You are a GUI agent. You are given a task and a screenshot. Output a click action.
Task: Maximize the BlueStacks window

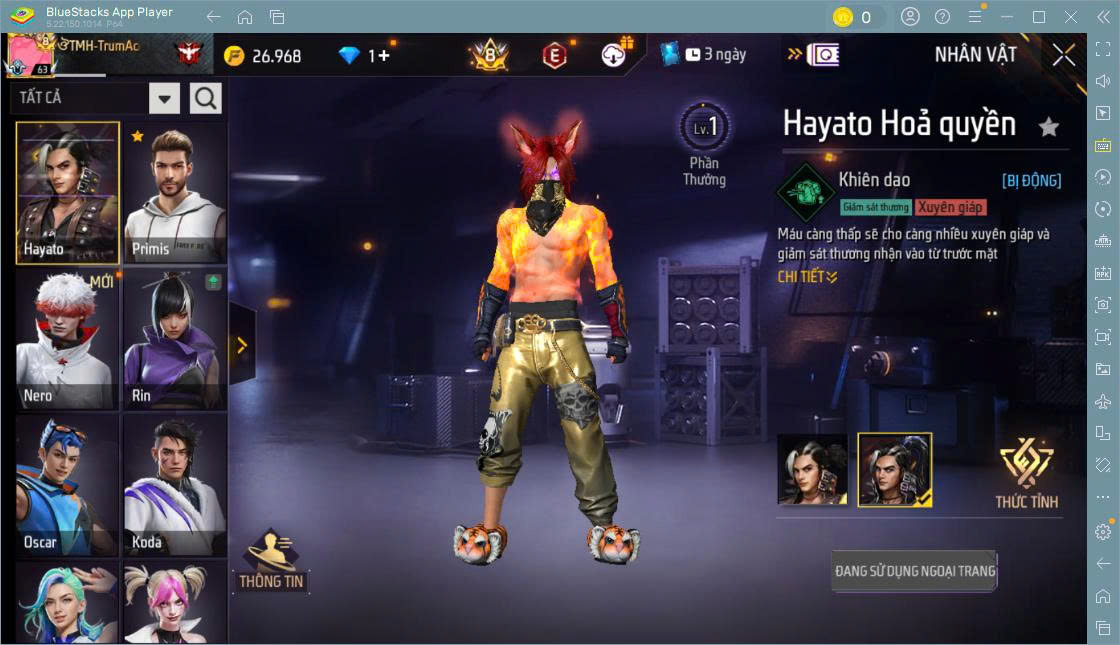(1038, 17)
